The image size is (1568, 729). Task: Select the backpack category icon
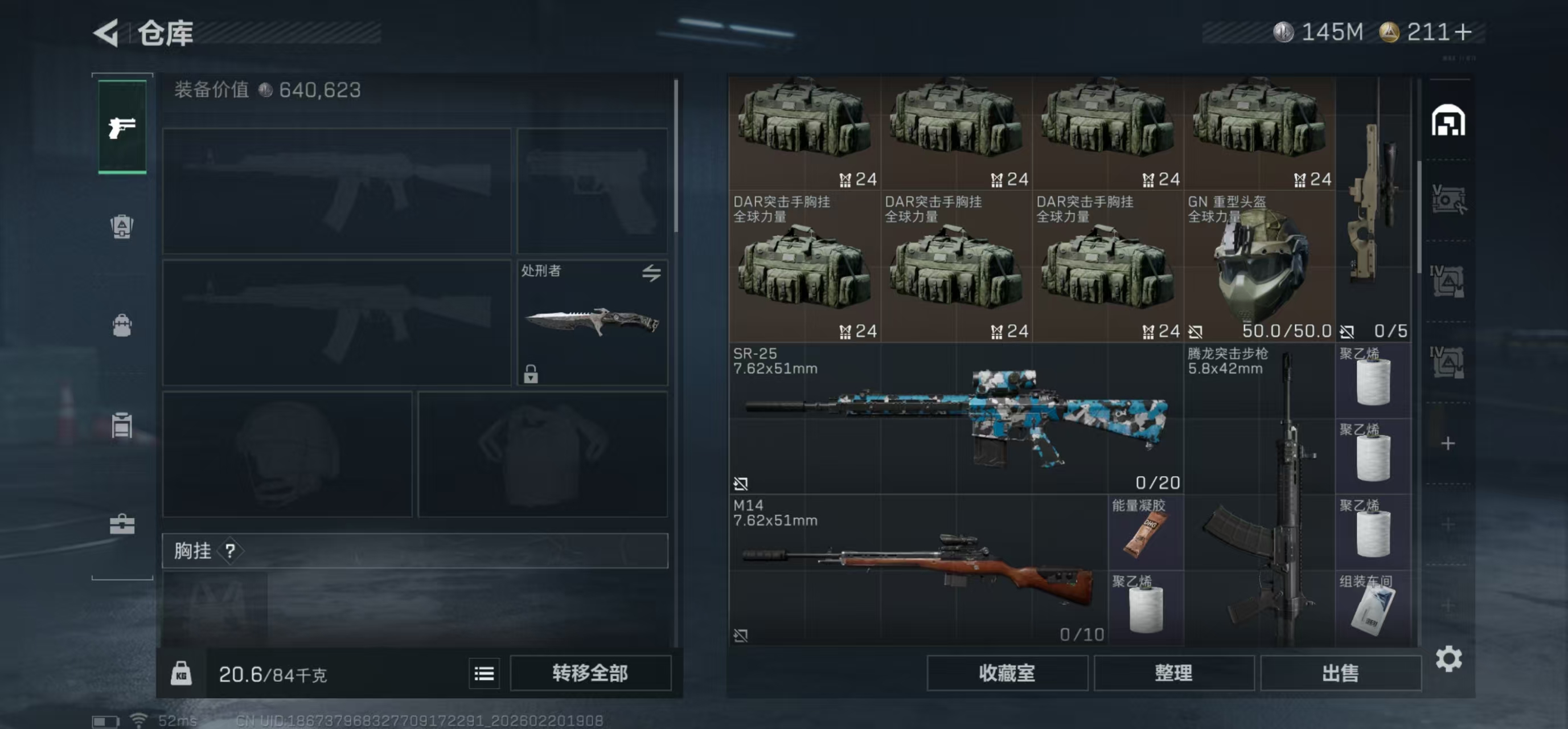pyautogui.click(x=121, y=326)
